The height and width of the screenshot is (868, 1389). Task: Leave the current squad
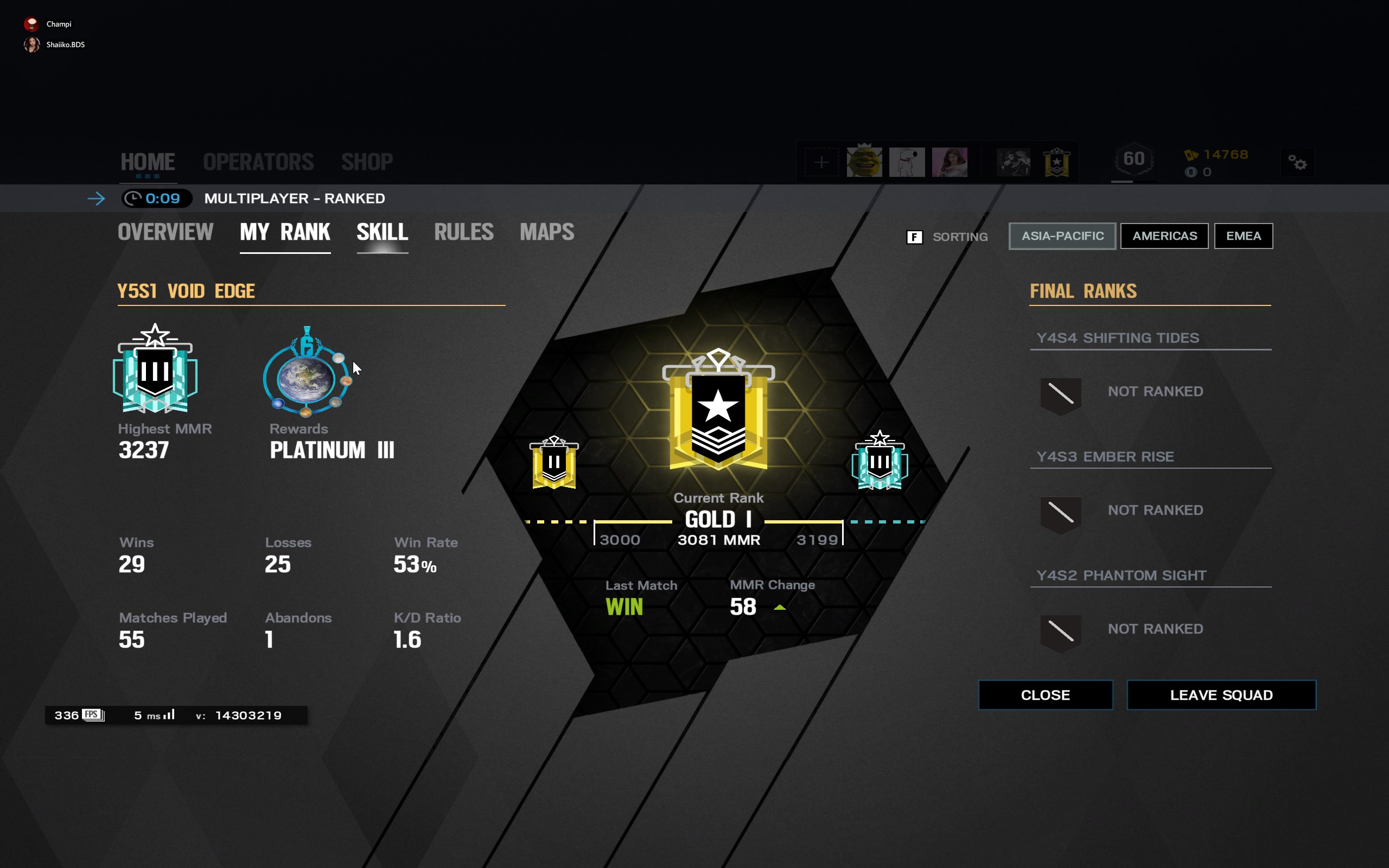pos(1221,695)
